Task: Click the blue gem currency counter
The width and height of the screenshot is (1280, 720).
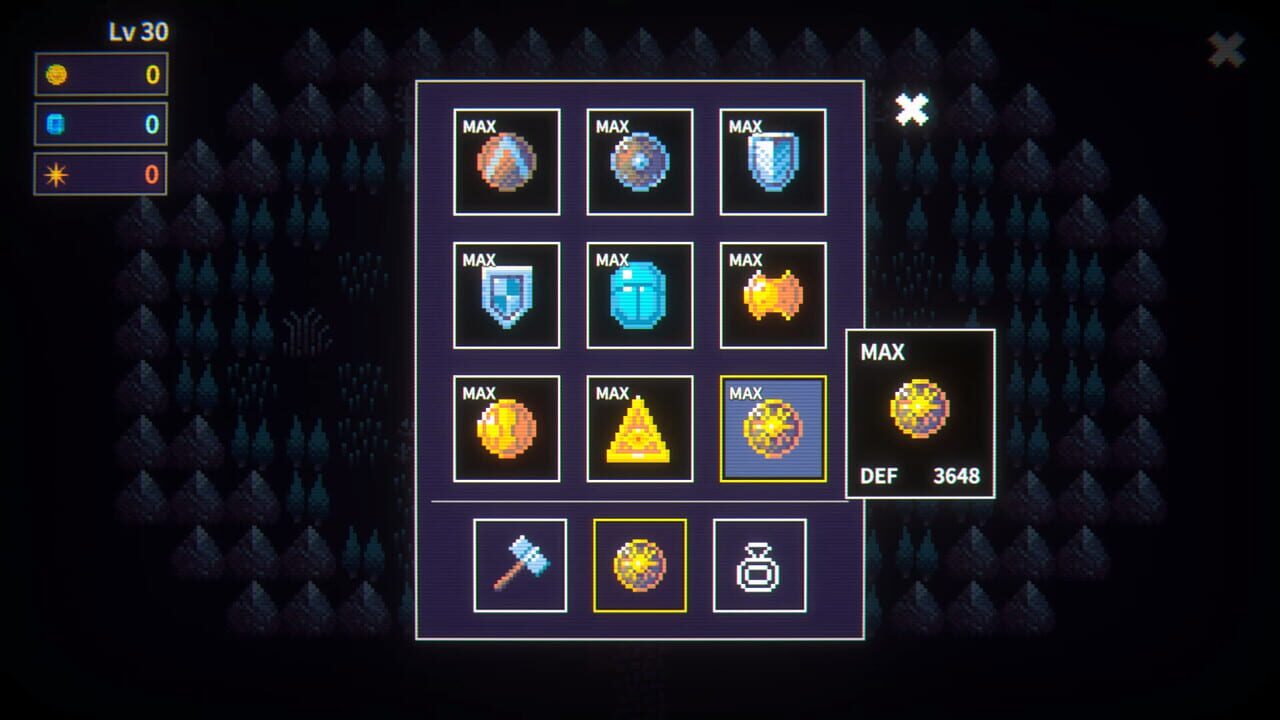Action: [100, 124]
